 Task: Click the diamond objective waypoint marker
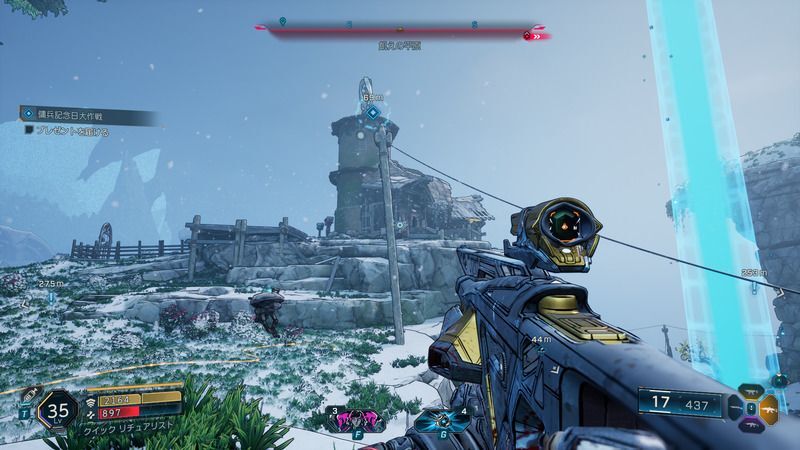point(372,113)
